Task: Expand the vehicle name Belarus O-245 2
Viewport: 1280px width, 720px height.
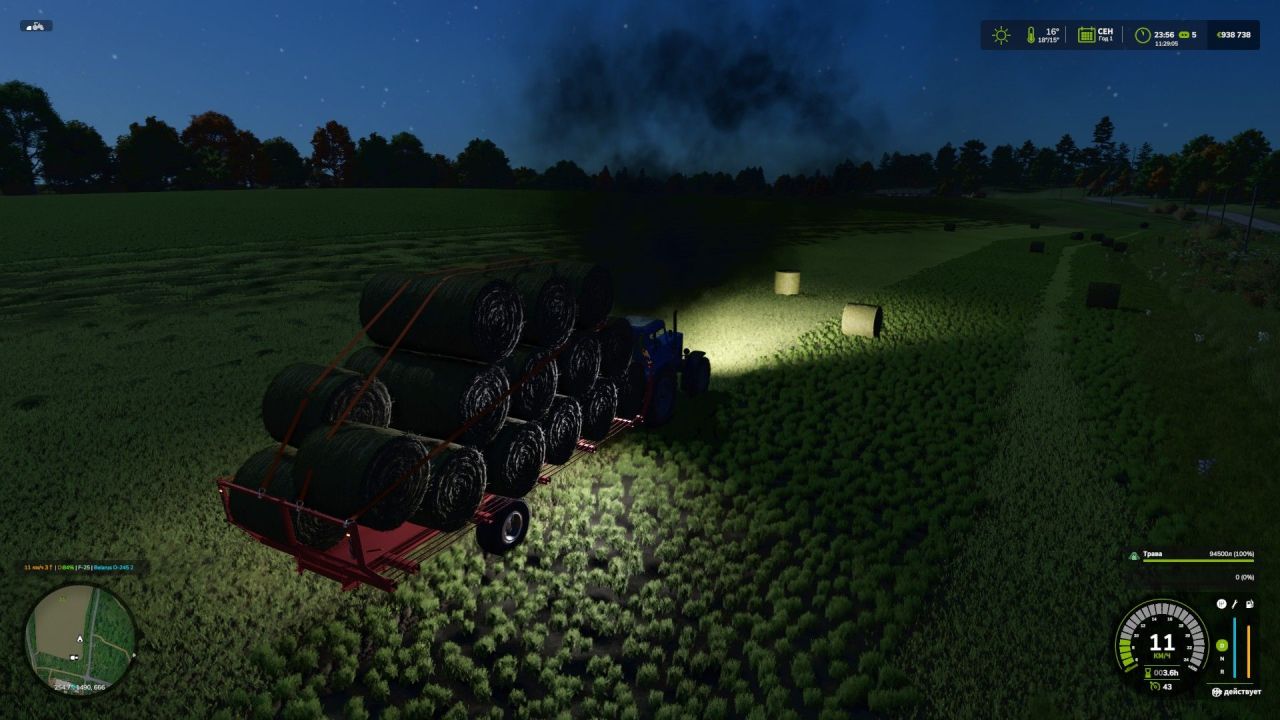Action: pos(113,567)
